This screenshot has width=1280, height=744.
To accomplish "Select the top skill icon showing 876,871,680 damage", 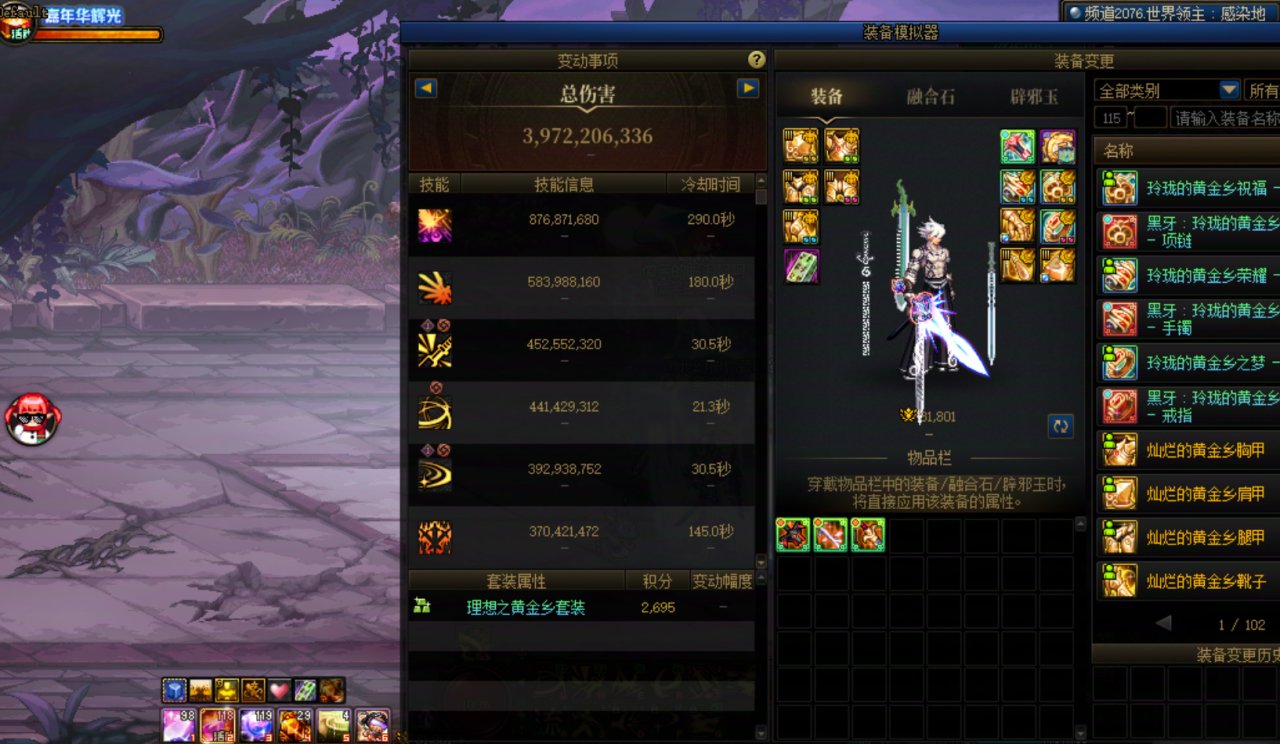I will click(433, 225).
